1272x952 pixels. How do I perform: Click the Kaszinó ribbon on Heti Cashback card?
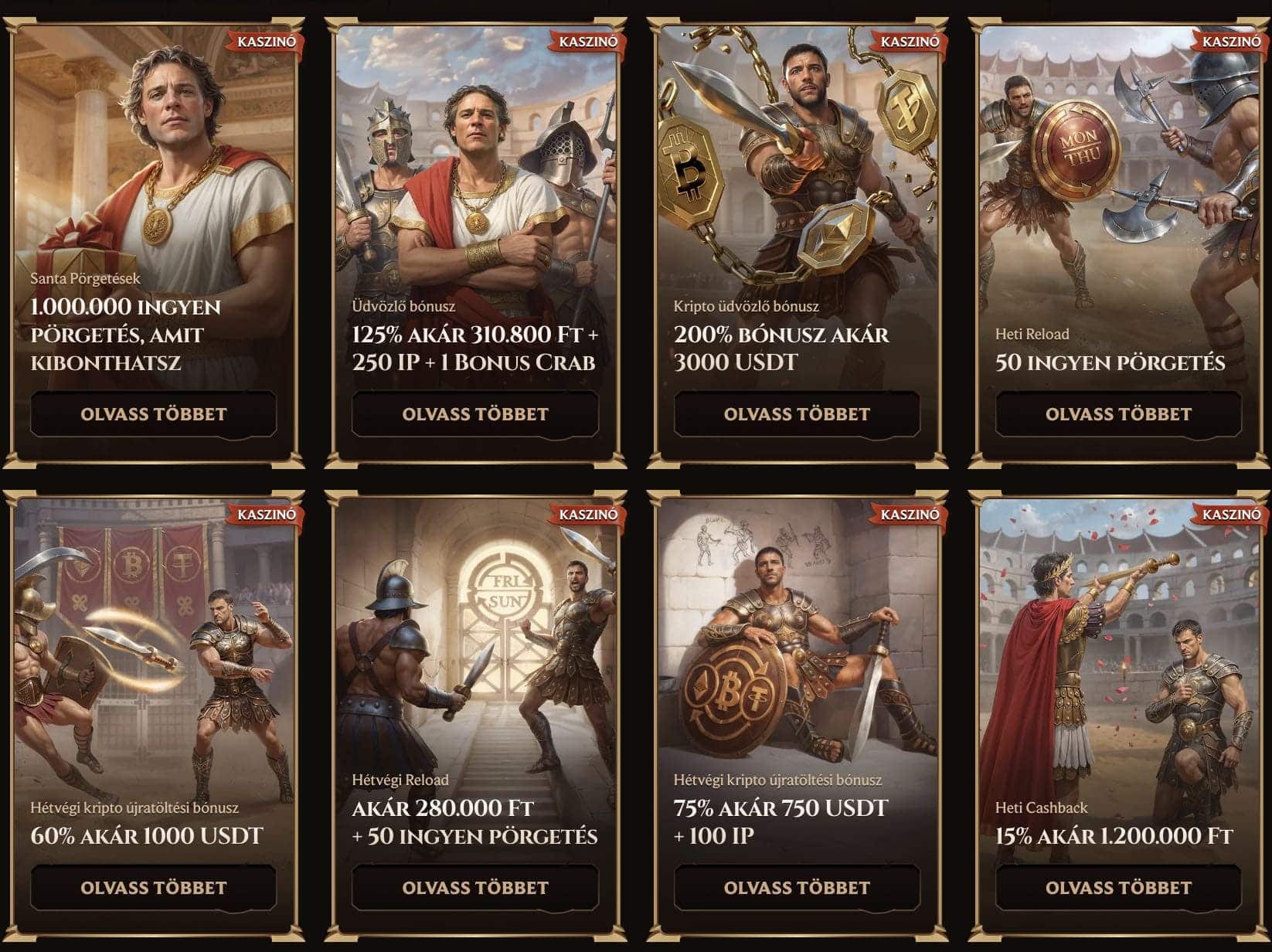pos(1231,515)
